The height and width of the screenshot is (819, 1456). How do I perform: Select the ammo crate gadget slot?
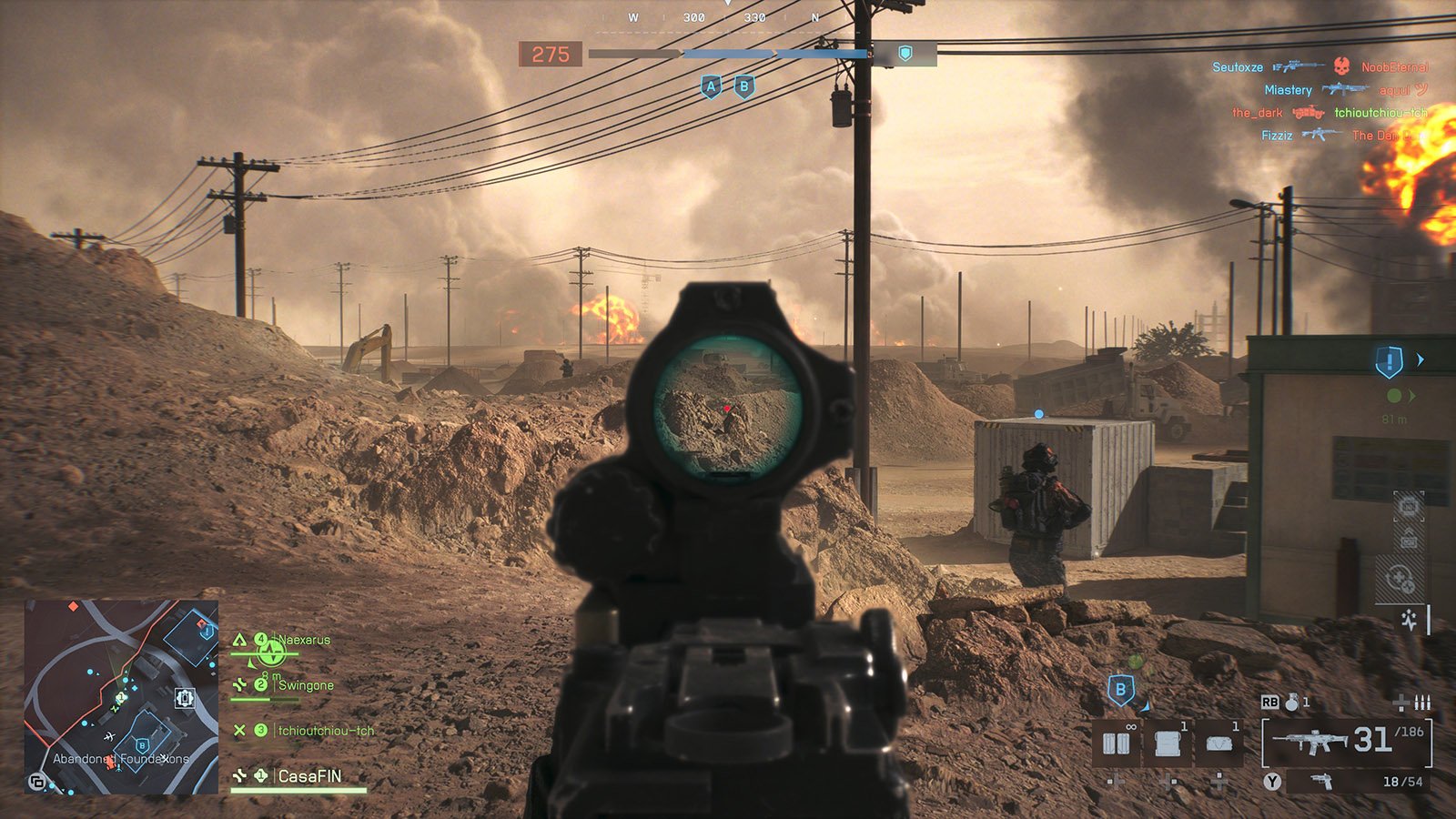1168,743
